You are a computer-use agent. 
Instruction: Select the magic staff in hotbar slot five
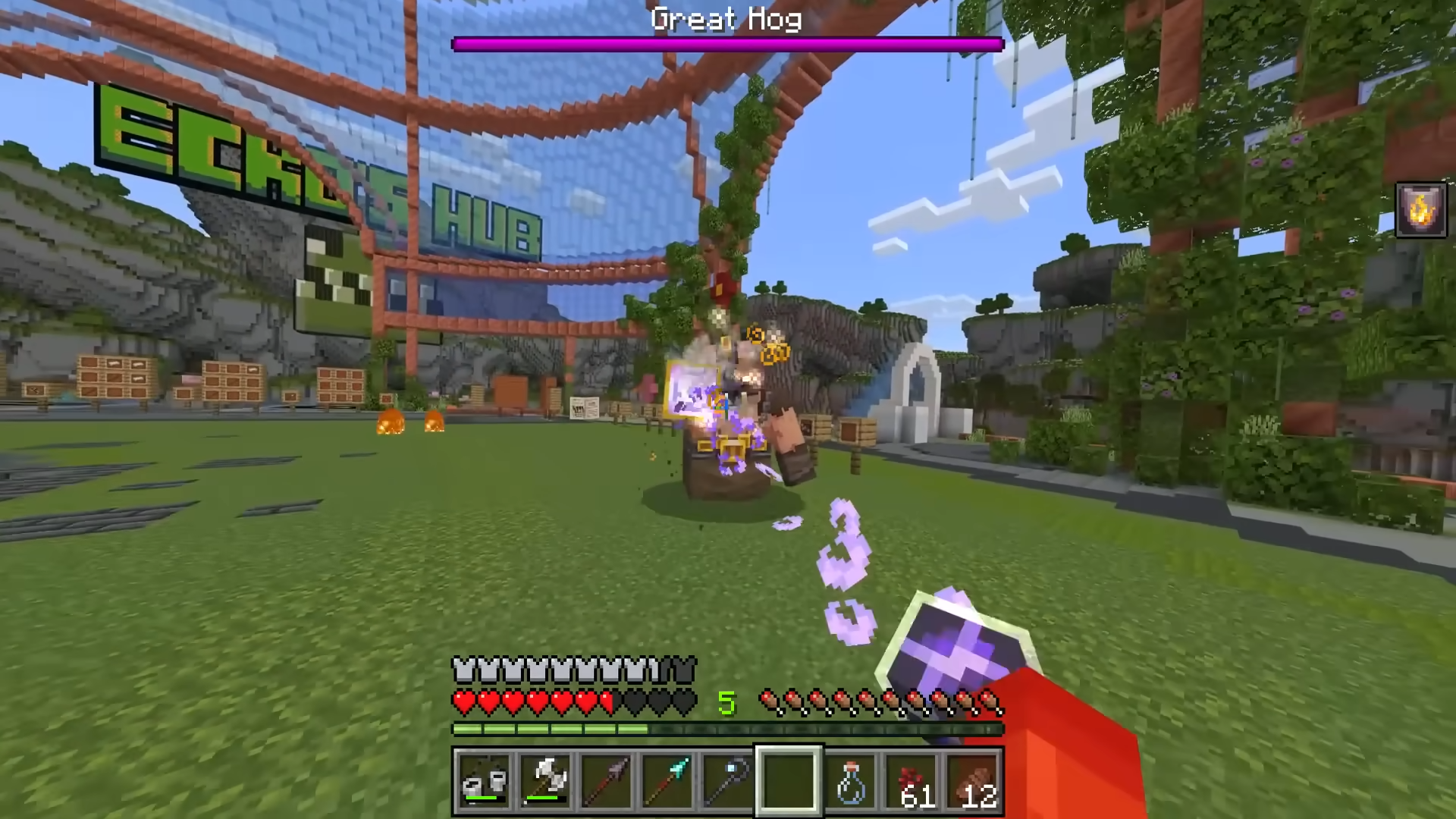click(727, 781)
